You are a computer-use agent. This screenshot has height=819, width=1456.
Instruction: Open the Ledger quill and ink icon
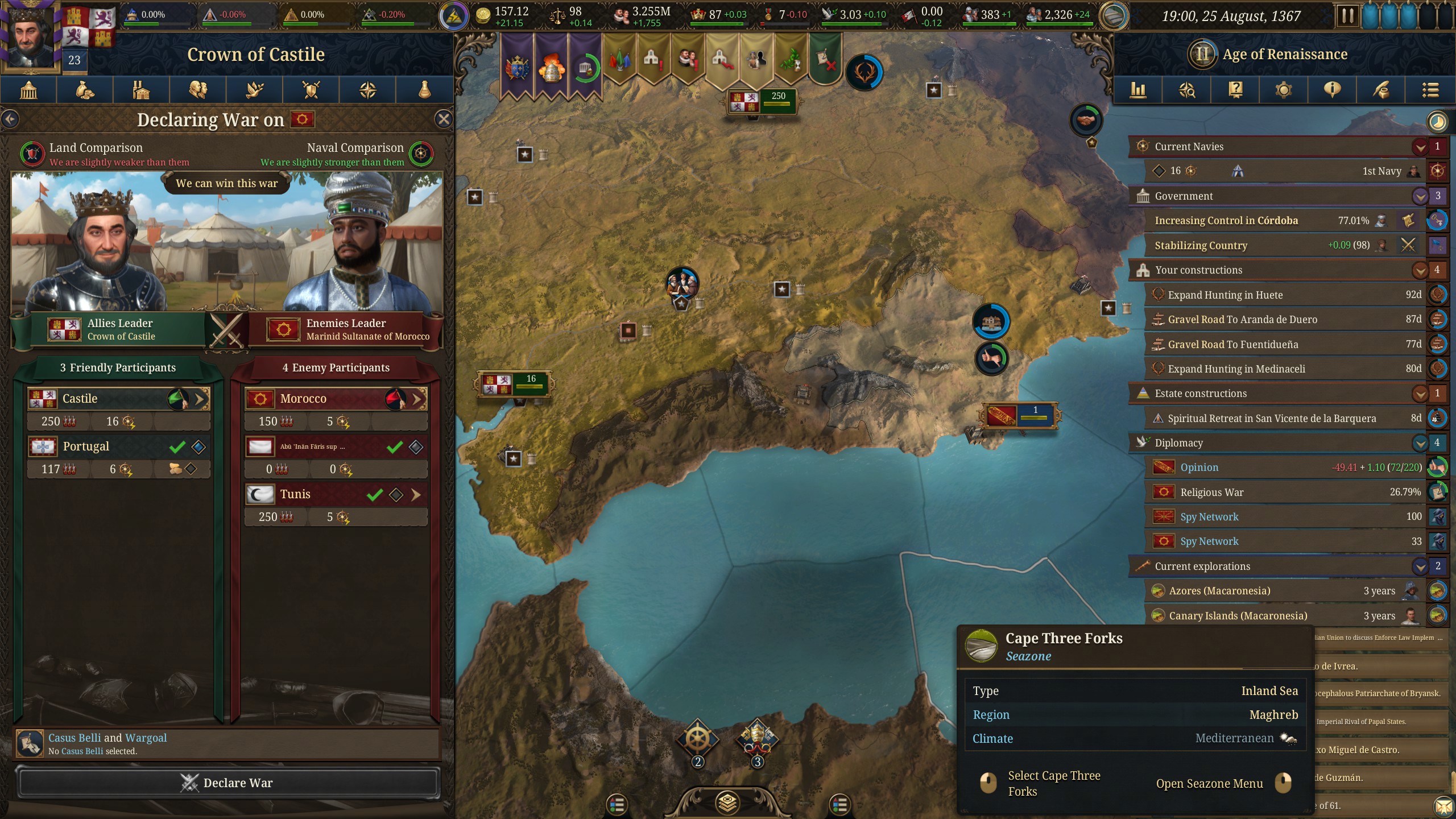tap(1382, 90)
